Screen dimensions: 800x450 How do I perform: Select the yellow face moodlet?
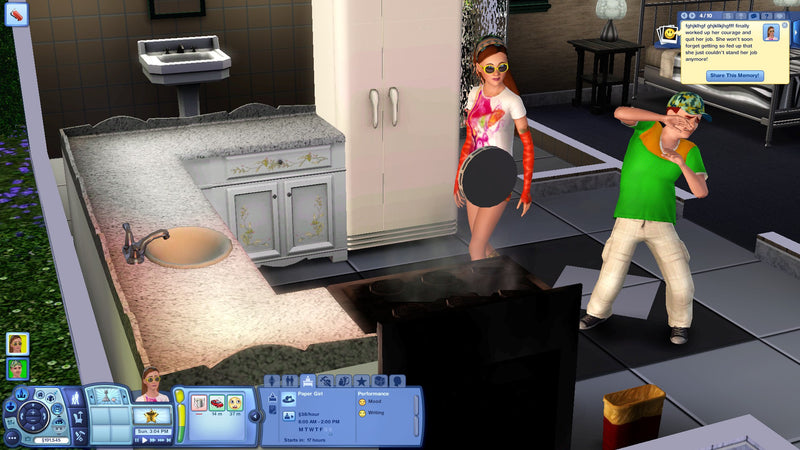tap(235, 404)
